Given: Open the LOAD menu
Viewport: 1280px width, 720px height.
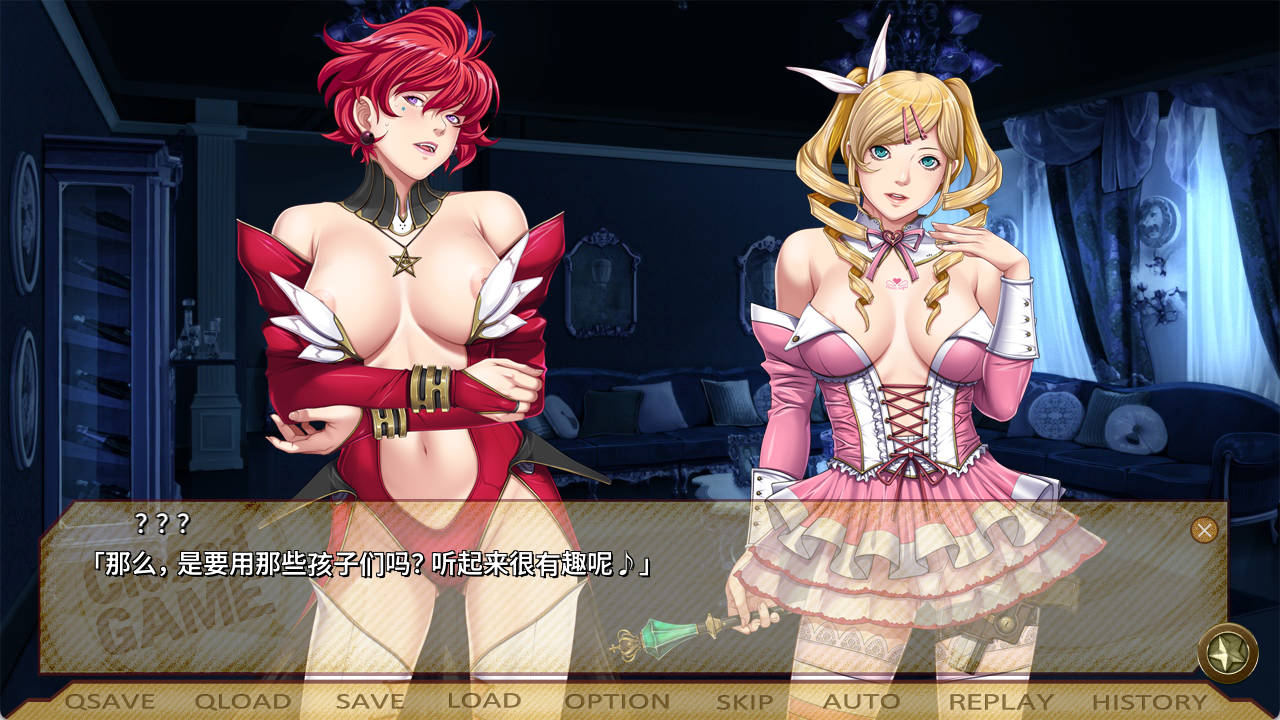Looking at the screenshot, I should (484, 702).
